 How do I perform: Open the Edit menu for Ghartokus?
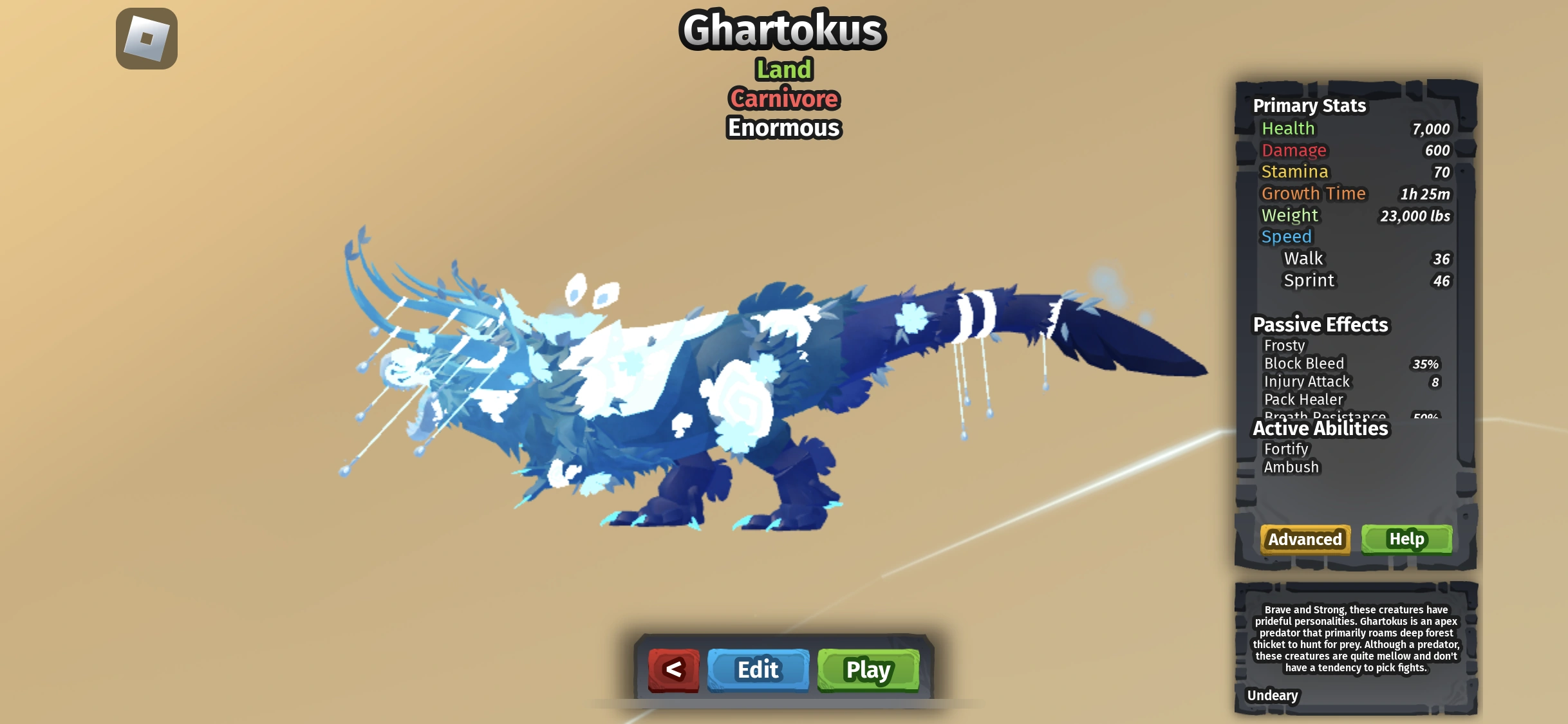tap(758, 669)
